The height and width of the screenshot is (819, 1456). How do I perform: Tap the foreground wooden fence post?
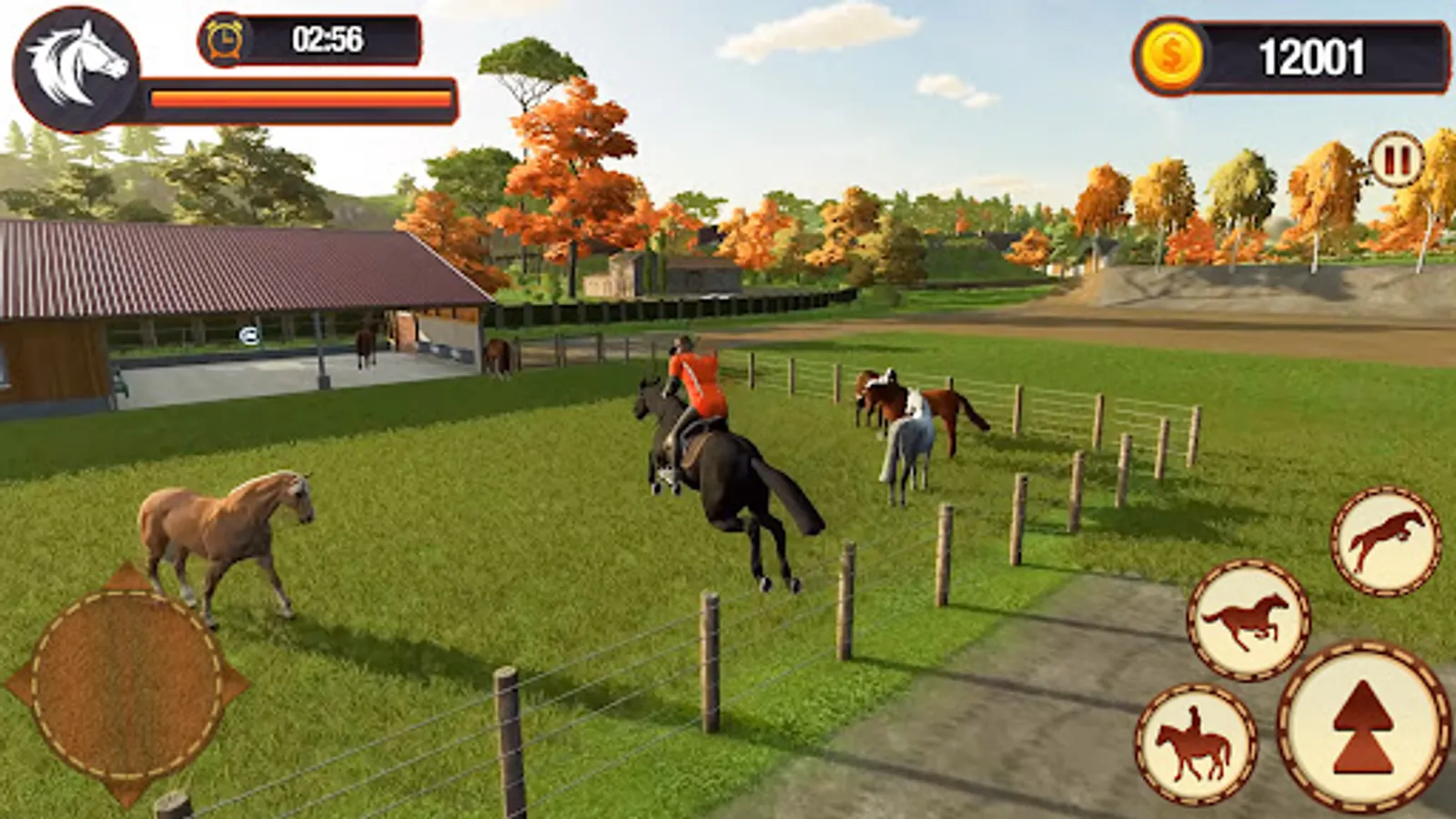coord(505,728)
